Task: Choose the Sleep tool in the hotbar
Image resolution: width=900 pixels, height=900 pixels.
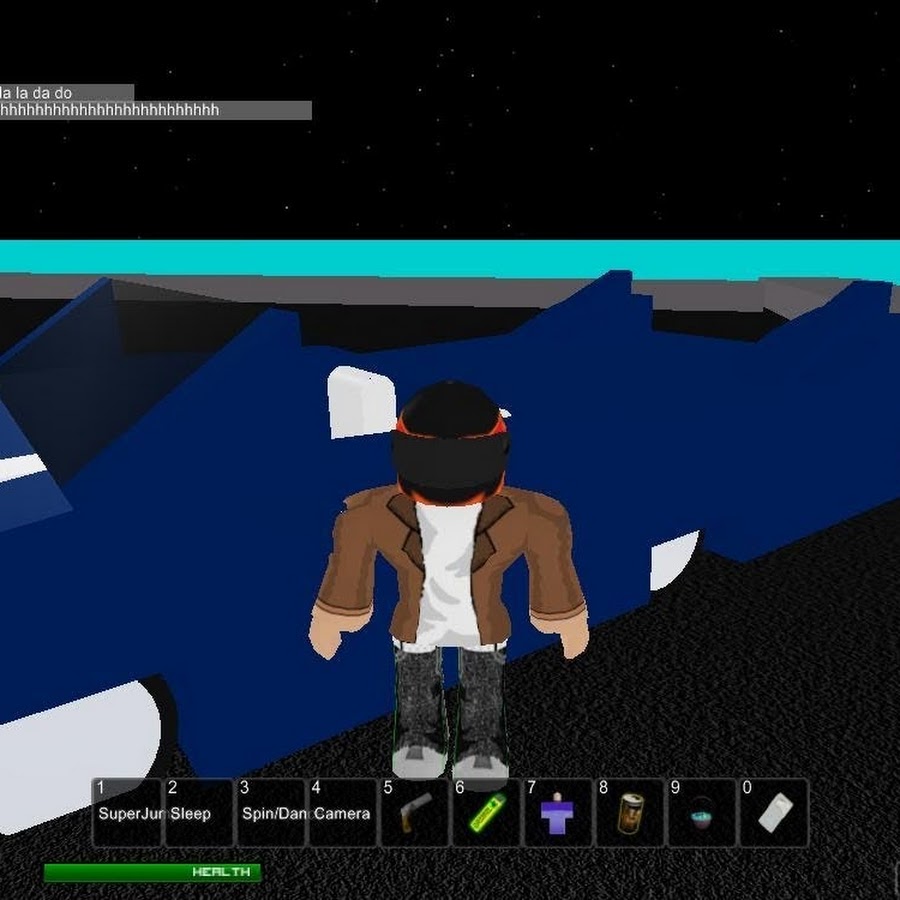Action: [x=199, y=813]
